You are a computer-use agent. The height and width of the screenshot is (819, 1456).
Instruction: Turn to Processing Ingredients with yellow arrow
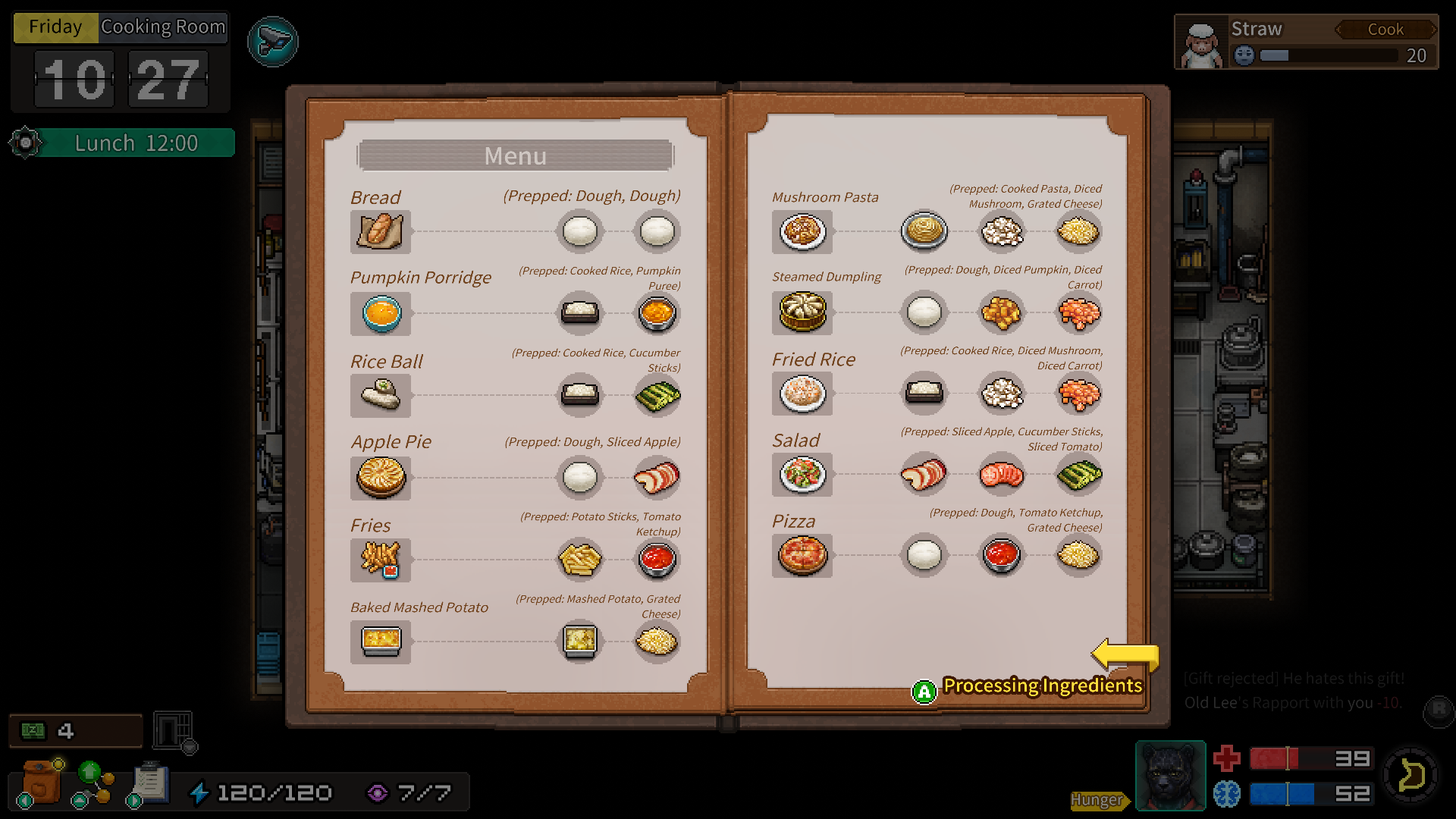point(1125,654)
